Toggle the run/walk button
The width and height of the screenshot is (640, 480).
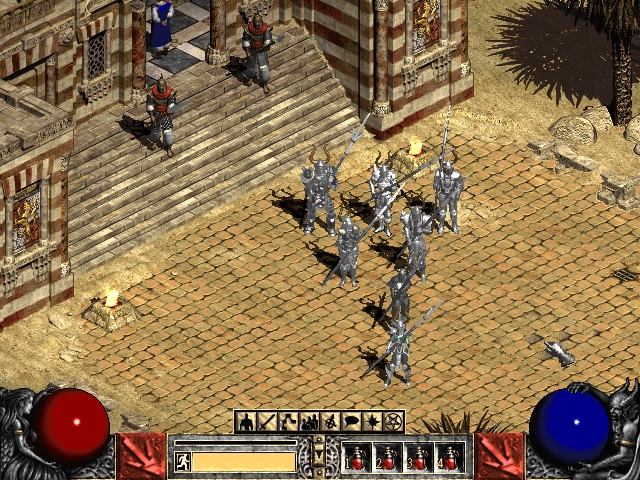point(183,461)
